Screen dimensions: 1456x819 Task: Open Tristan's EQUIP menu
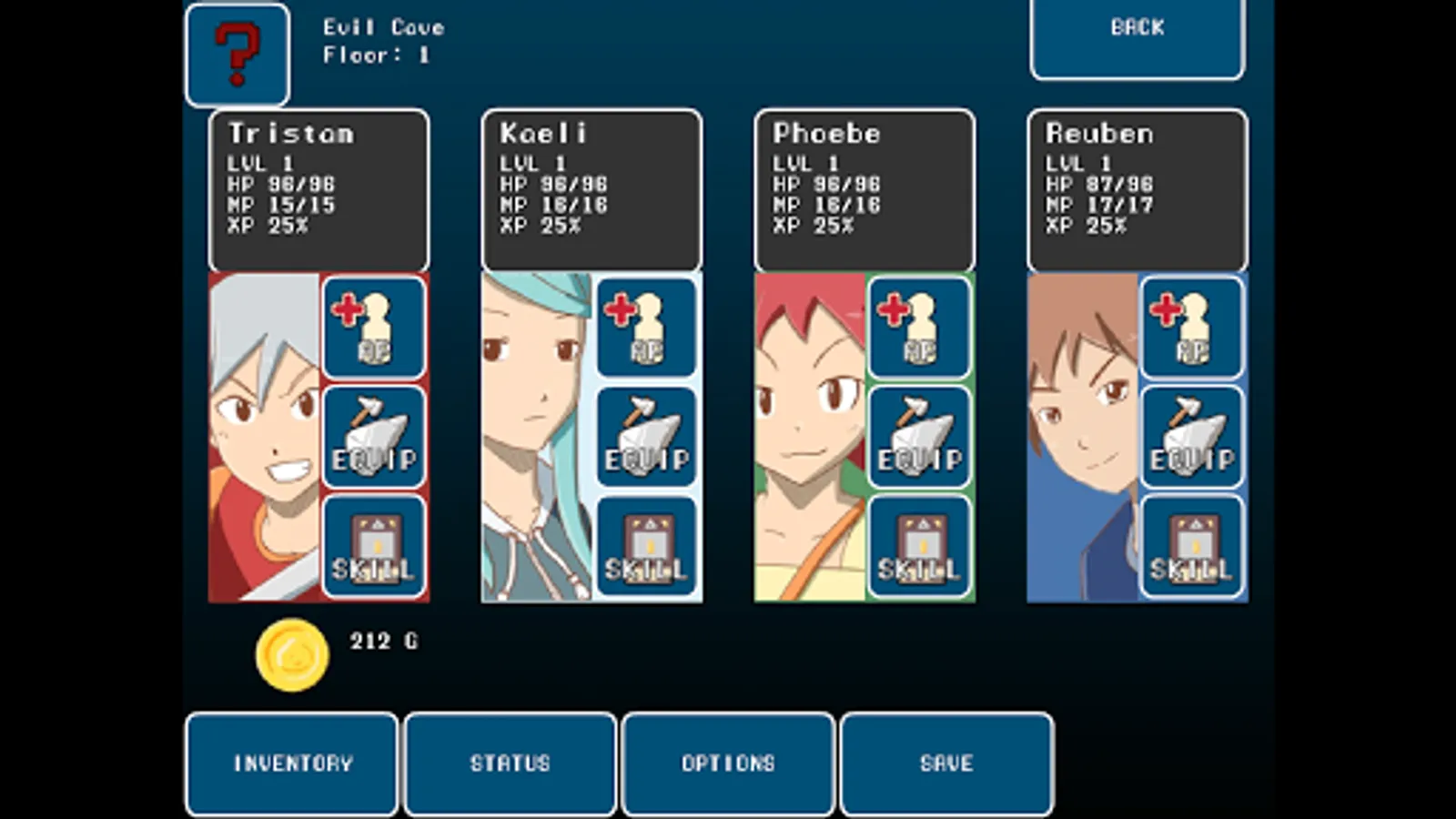[373, 438]
